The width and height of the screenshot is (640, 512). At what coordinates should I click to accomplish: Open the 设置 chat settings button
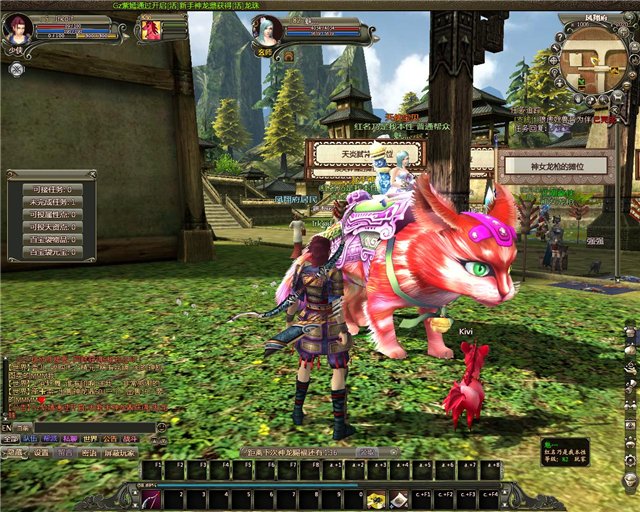(x=41, y=452)
